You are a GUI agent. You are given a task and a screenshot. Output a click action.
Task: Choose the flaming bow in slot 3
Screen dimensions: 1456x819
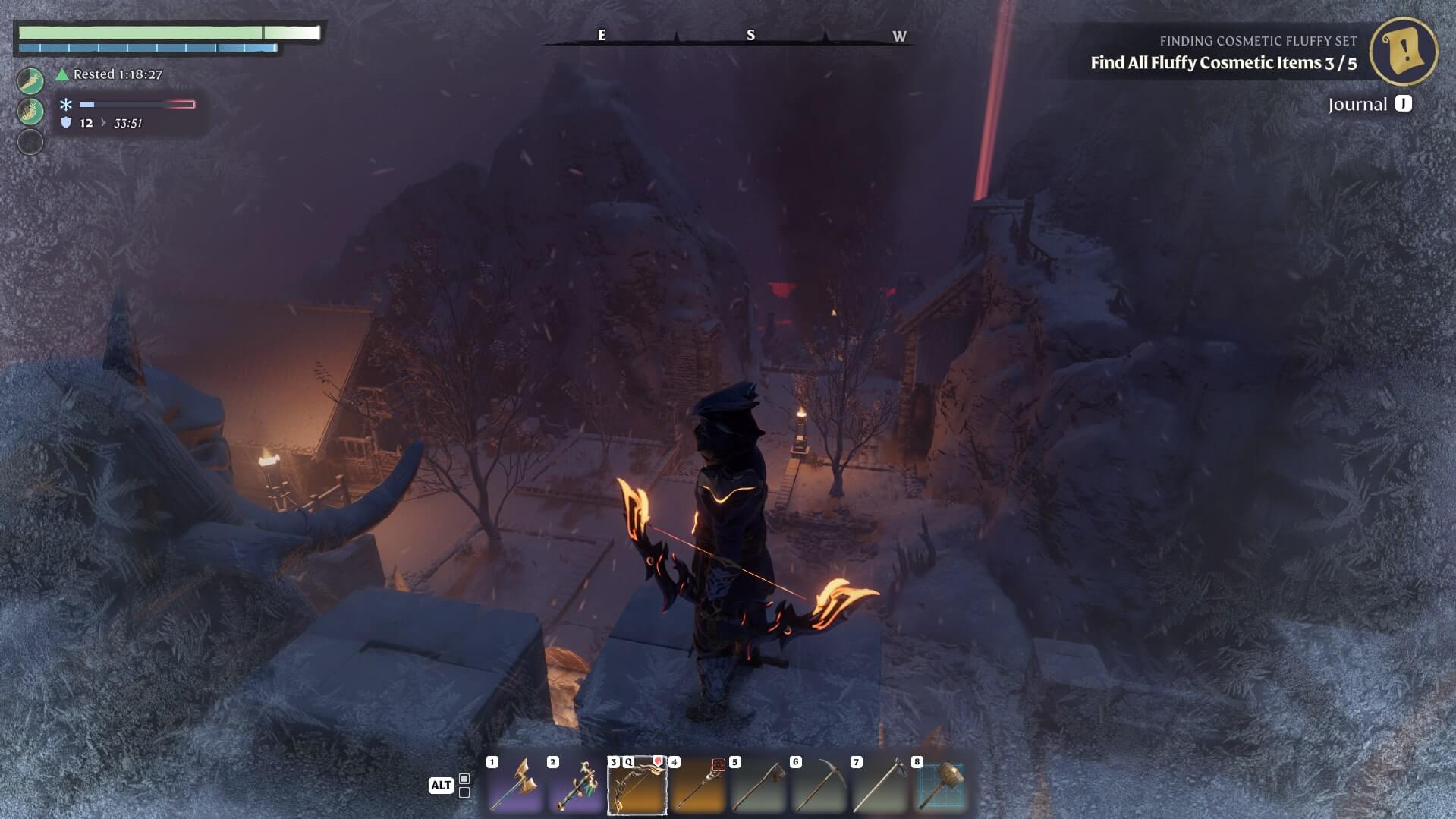click(637, 785)
